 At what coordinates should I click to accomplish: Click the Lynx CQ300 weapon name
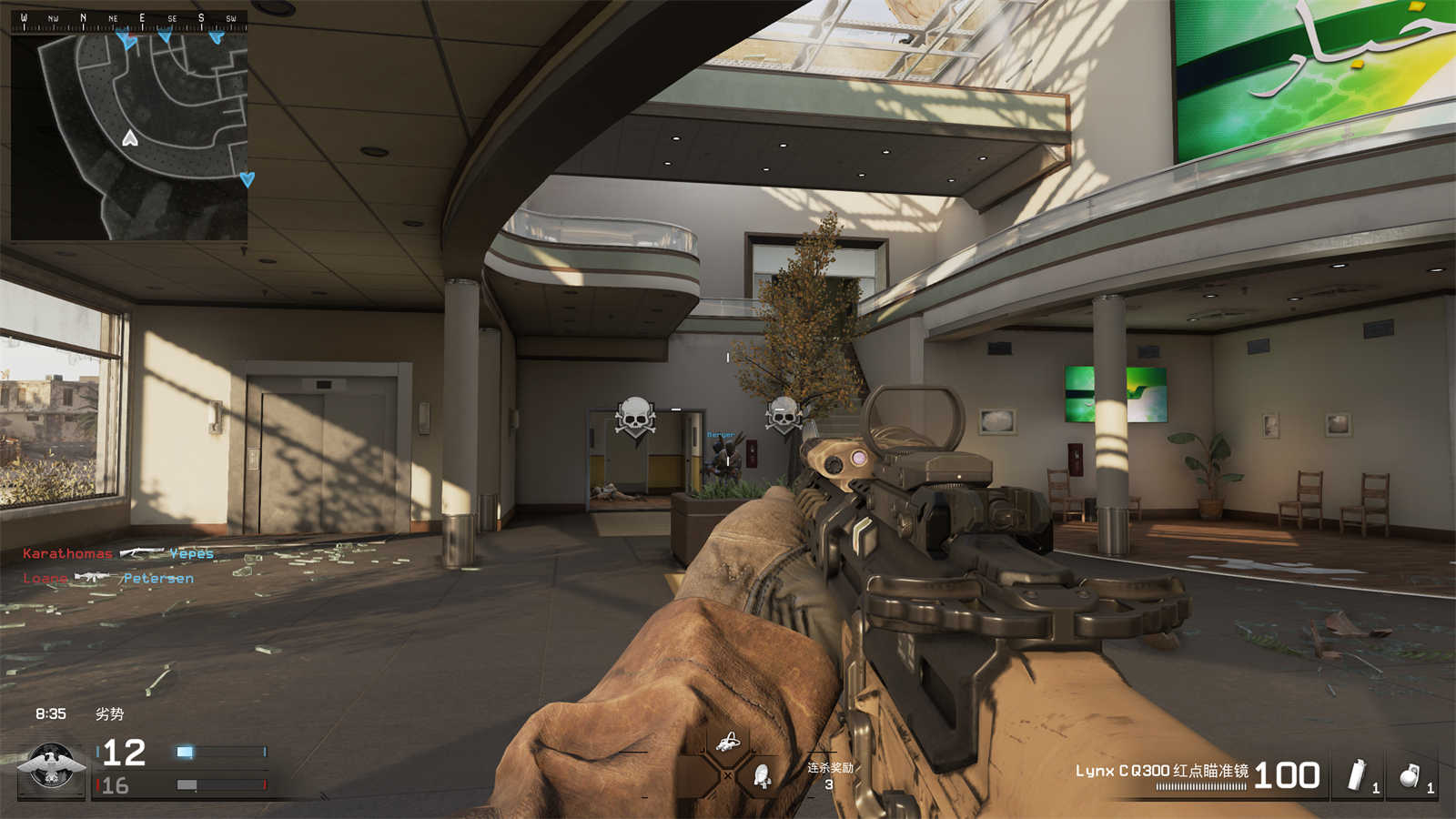point(1162,771)
